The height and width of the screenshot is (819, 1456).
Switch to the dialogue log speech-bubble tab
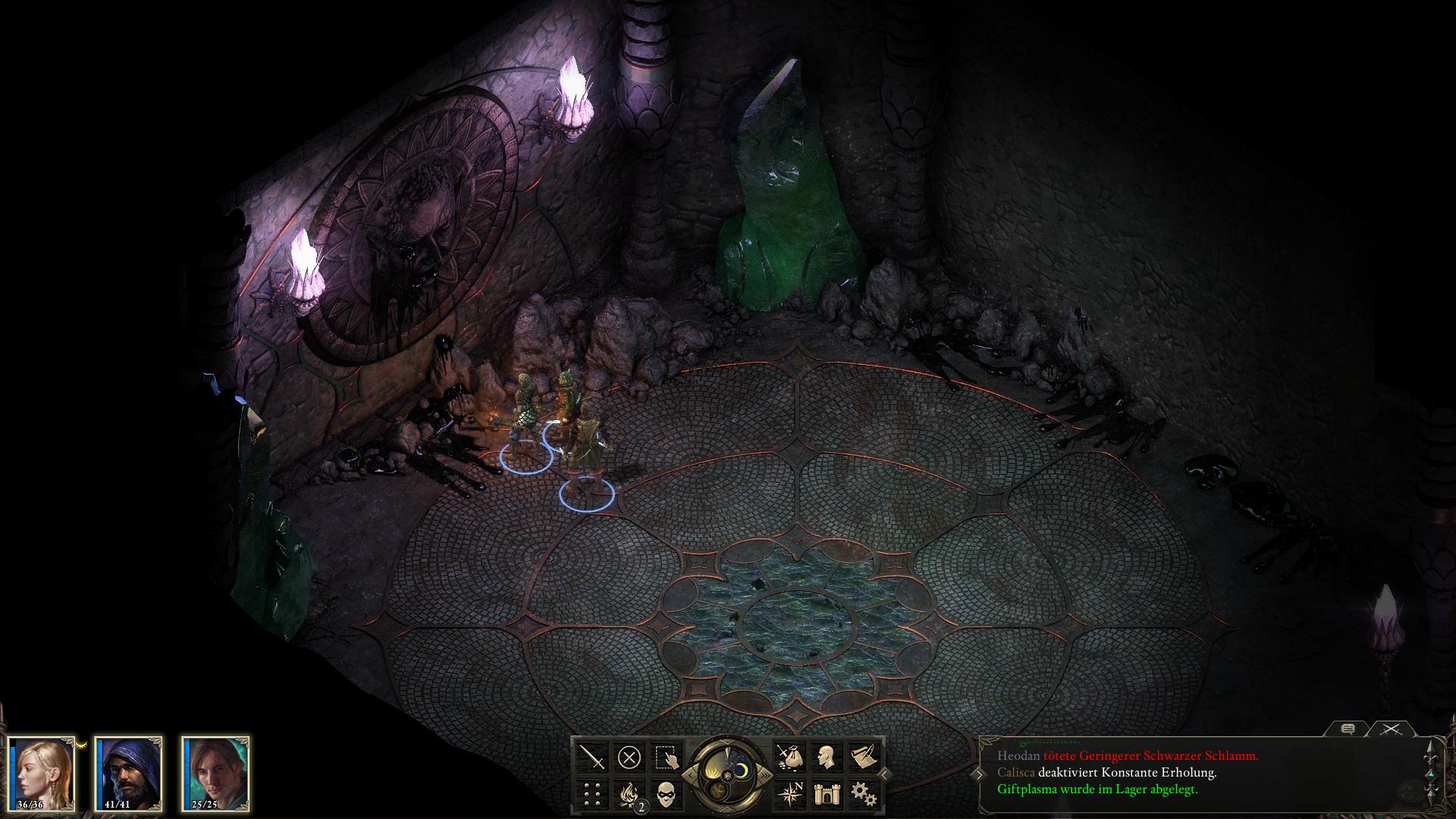point(1349,730)
